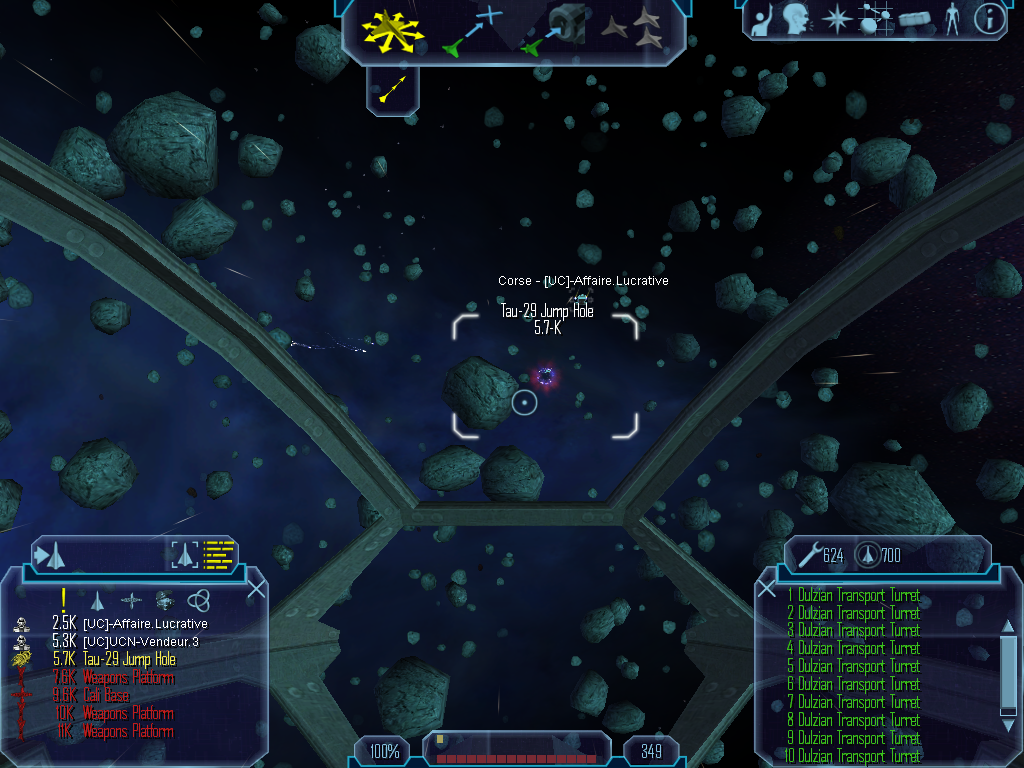Image resolution: width=1024 pixels, height=768 pixels.
Task: Filter contacts by the ships icon
Action: coord(97,600)
